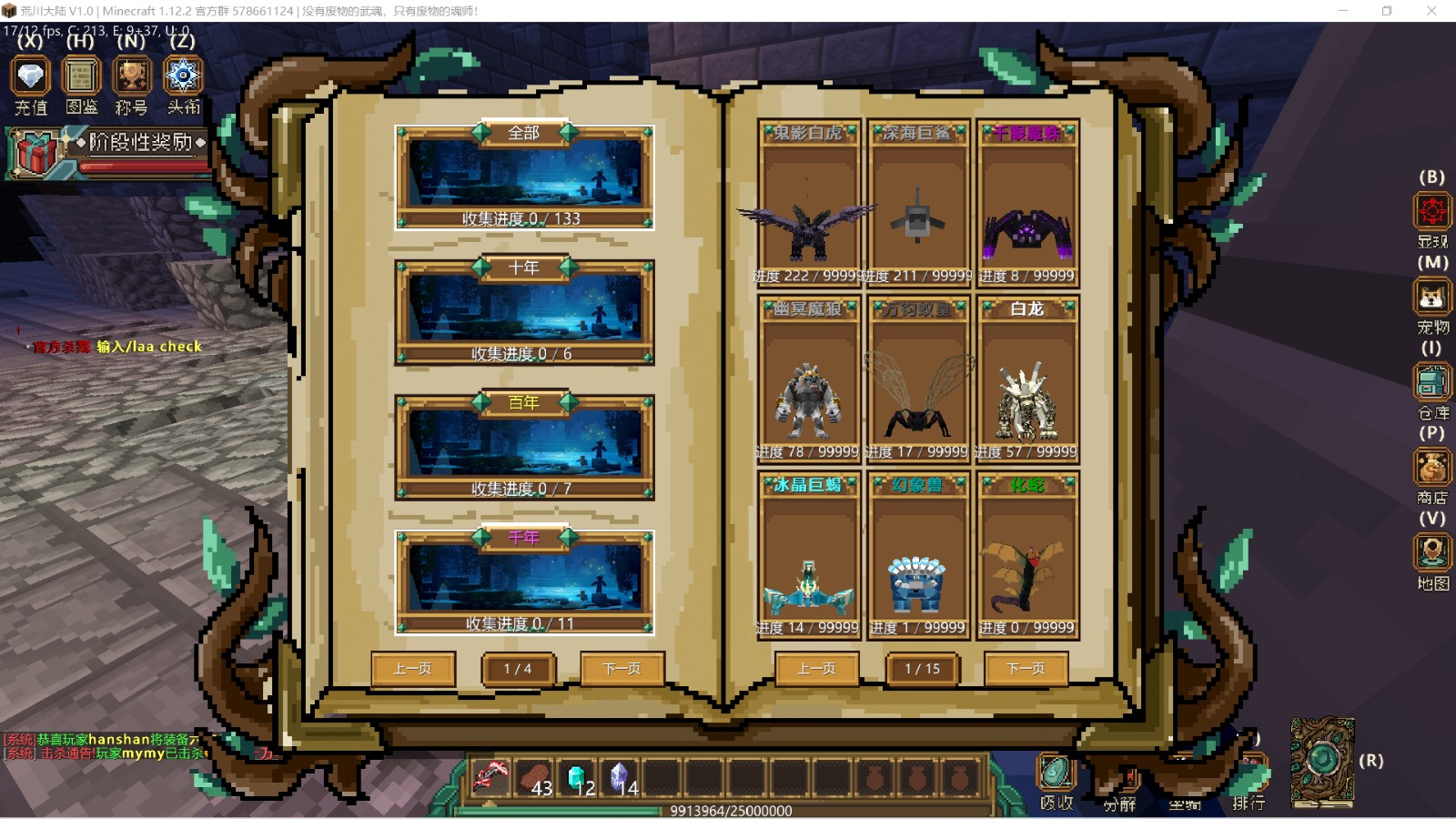Select the 冰晶巨蝎 card
Viewport: 1456px width, 819px height.
(808, 556)
